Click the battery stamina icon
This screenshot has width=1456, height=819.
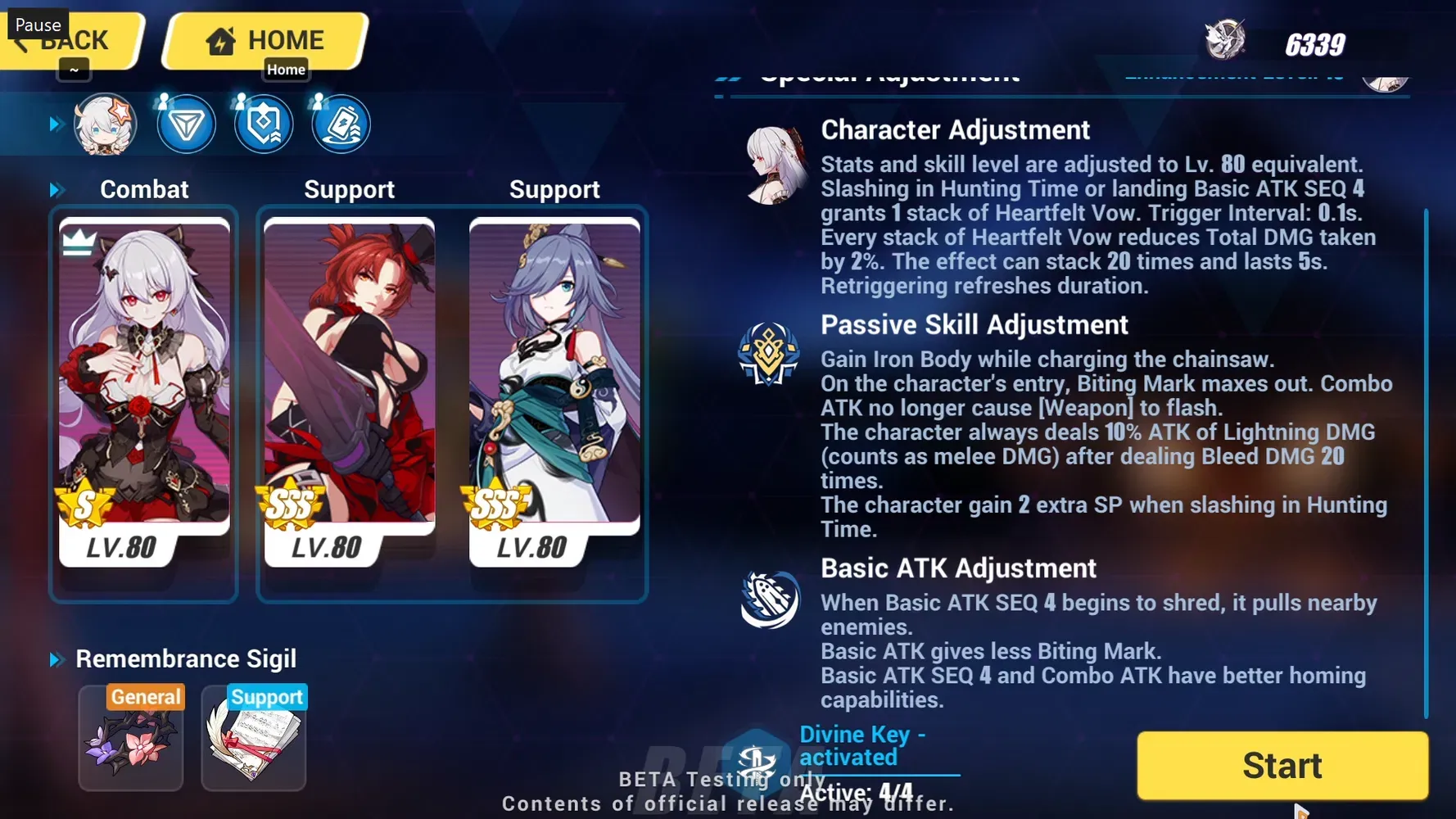click(x=341, y=124)
